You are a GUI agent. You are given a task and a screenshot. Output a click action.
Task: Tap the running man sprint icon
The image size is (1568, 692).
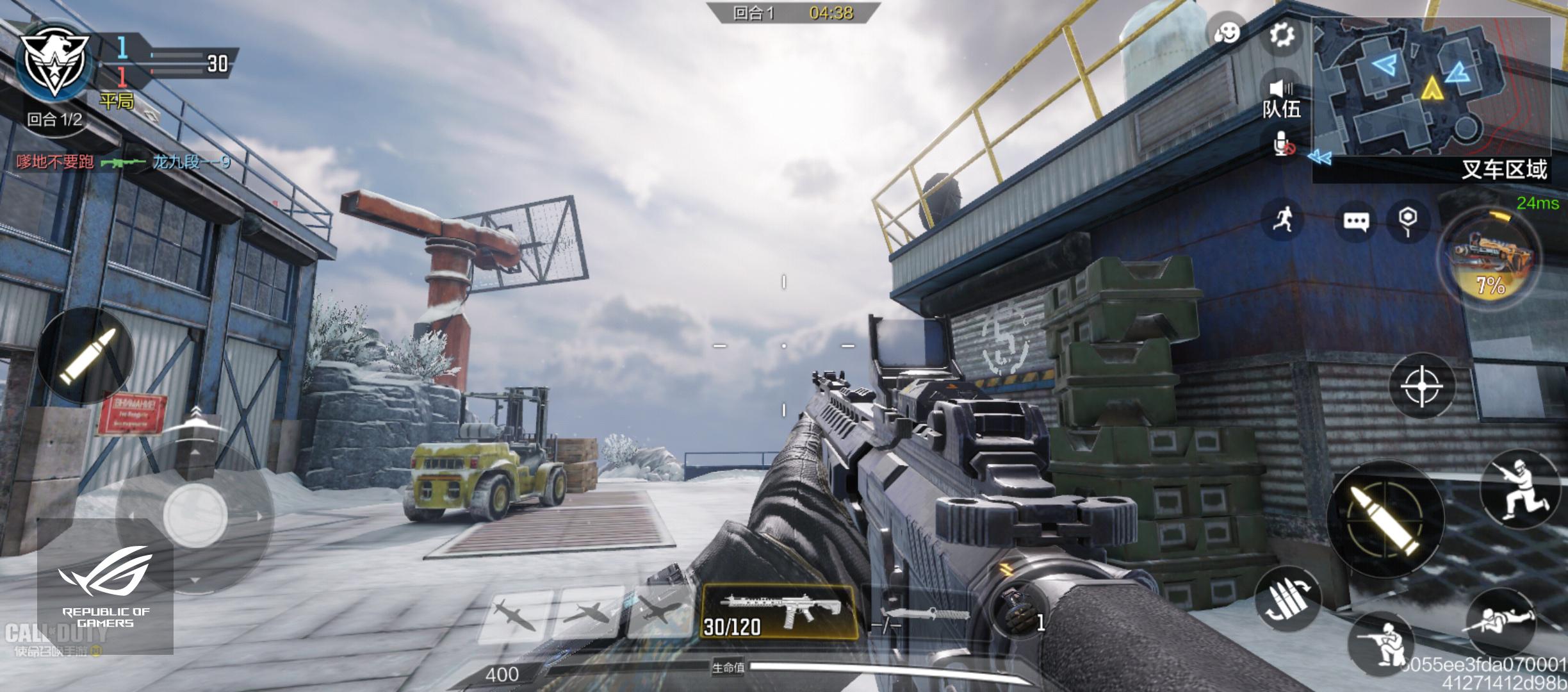point(1282,220)
